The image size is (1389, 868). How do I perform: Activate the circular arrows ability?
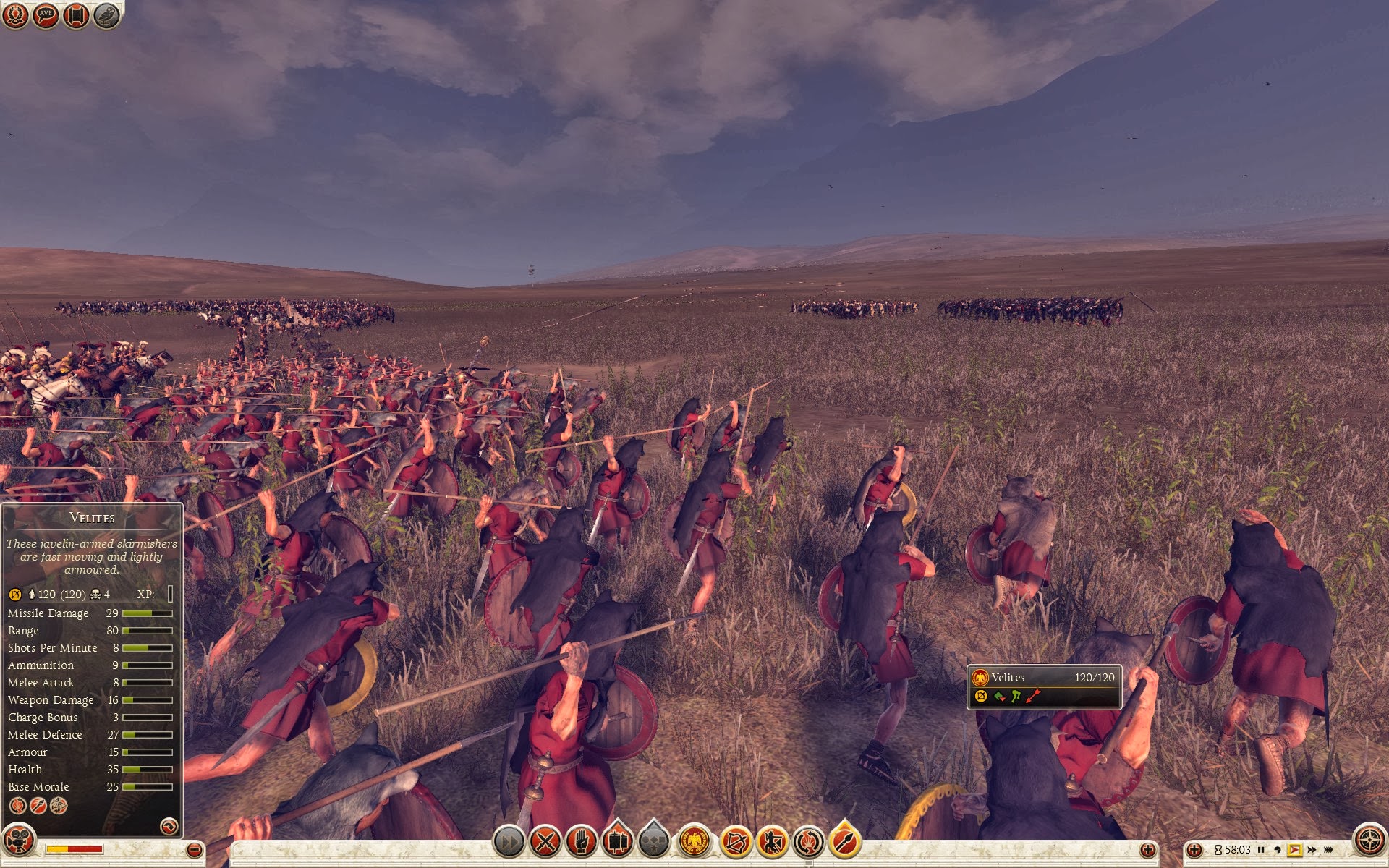pyautogui.click(x=808, y=841)
